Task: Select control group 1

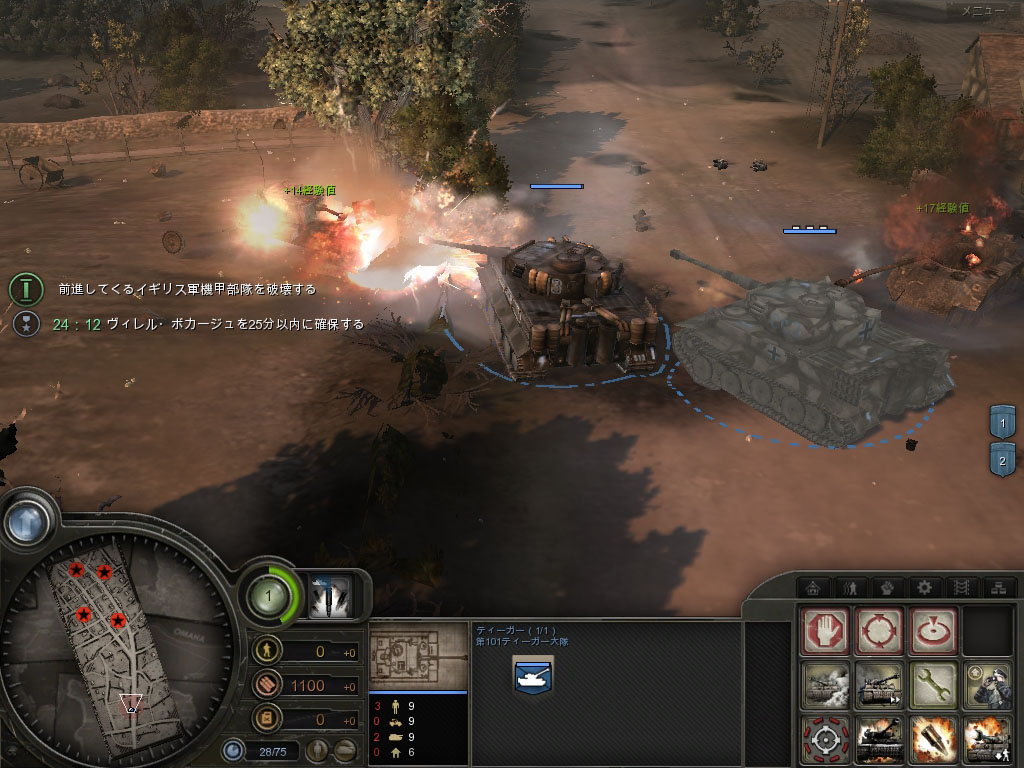Action: click(1003, 424)
